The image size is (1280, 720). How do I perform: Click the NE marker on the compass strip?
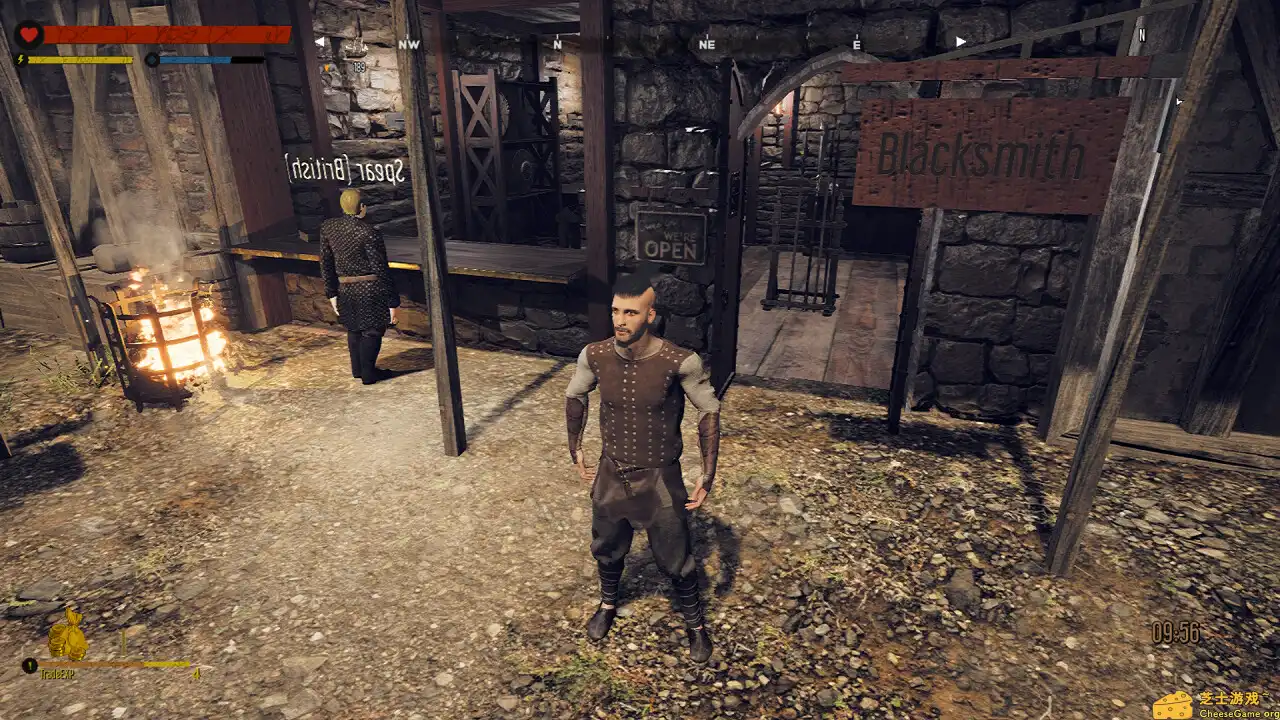[709, 44]
